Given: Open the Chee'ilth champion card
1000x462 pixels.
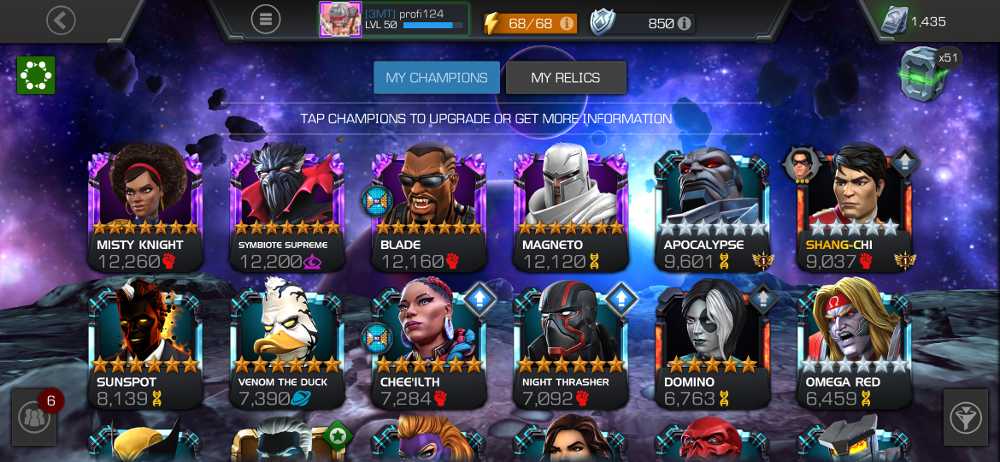Looking at the screenshot, I should pyautogui.click(x=430, y=347).
